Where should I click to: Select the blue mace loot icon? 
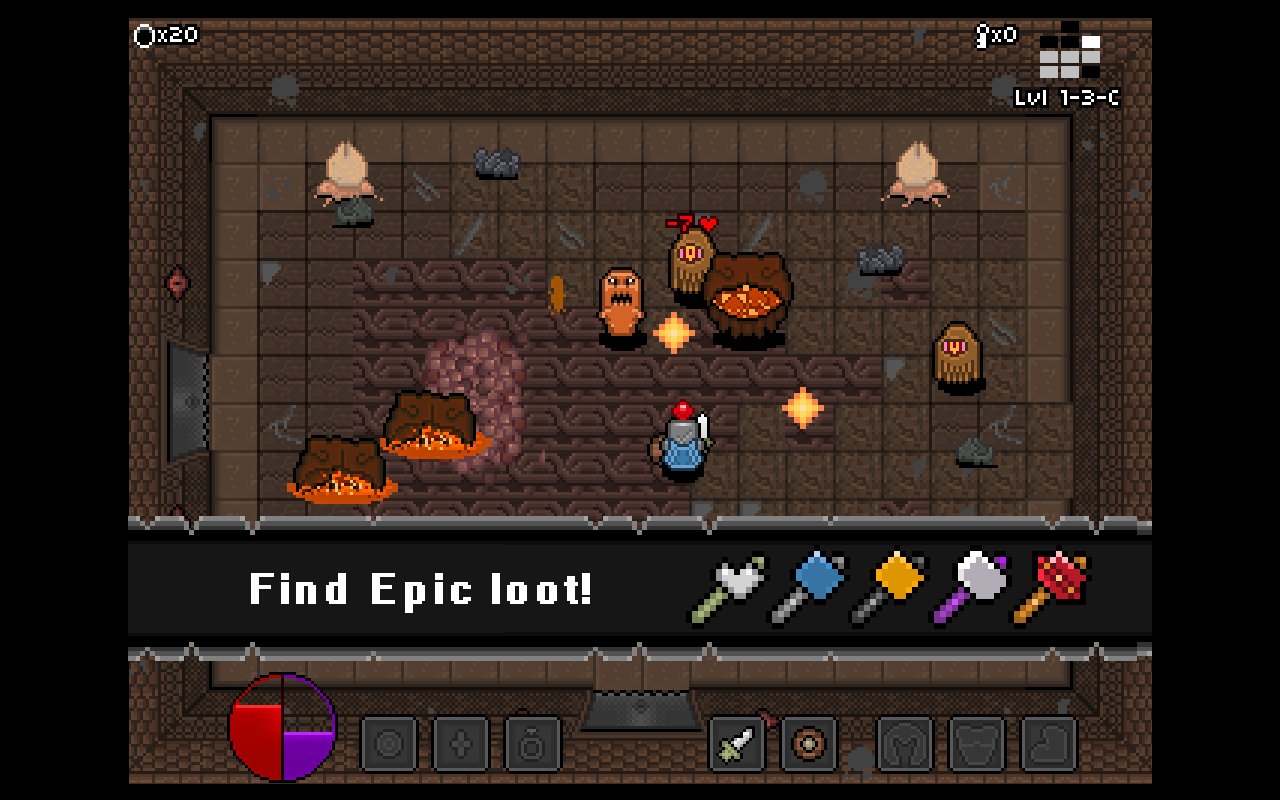click(x=812, y=585)
